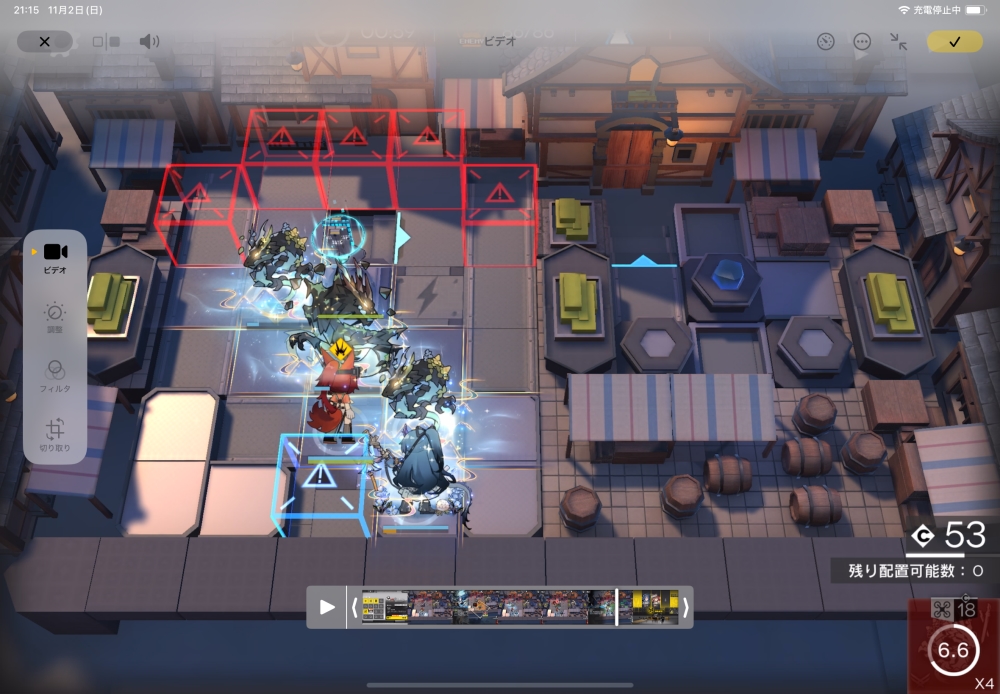Click the right trim handle of the timeline
The height and width of the screenshot is (694, 1000).
685,607
